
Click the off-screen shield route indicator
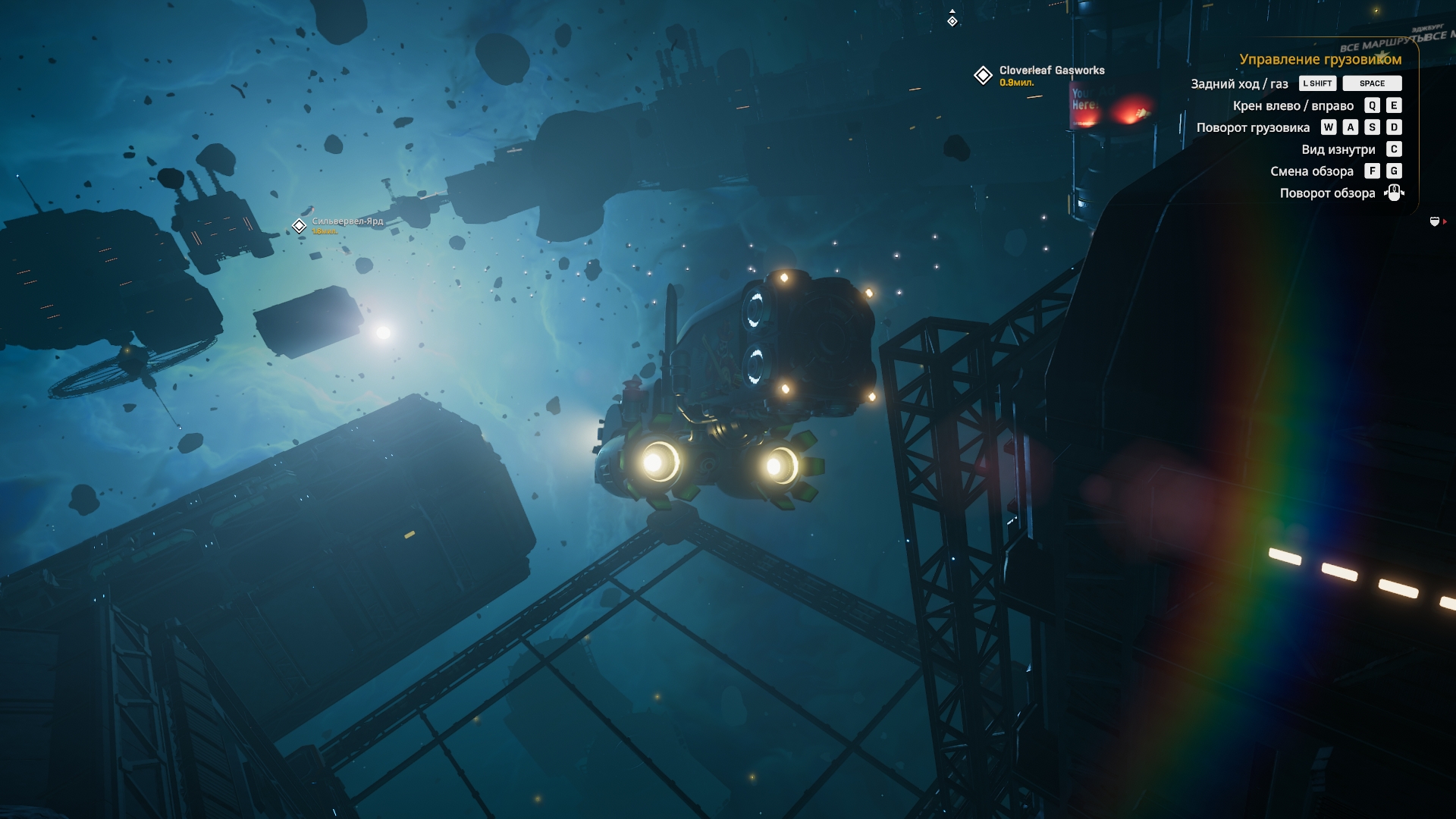pos(1435,221)
